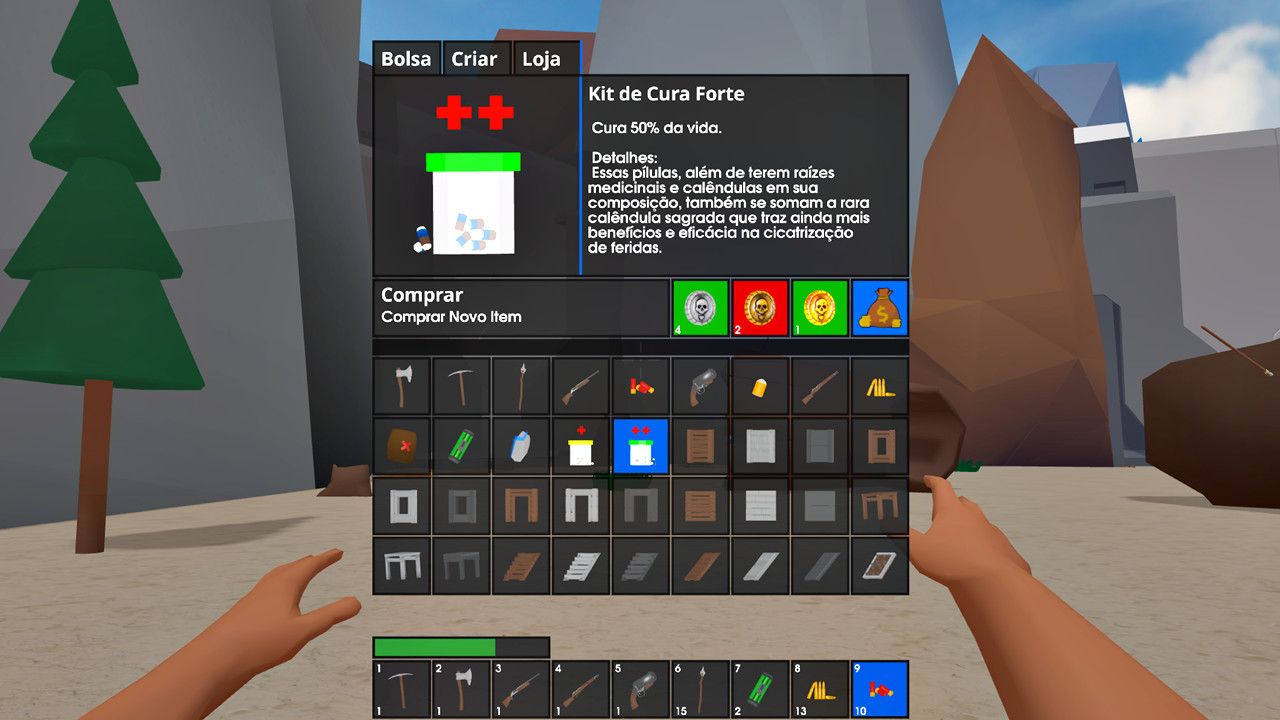The height and width of the screenshot is (720, 1280).
Task: Click the revolver in hotbar slot 5
Action: 640,690
